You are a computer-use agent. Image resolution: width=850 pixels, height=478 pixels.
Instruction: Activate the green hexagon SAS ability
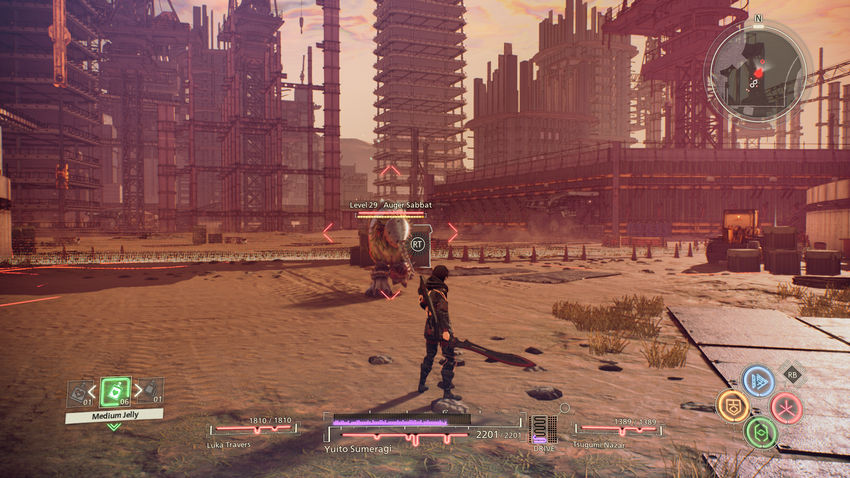(x=760, y=432)
